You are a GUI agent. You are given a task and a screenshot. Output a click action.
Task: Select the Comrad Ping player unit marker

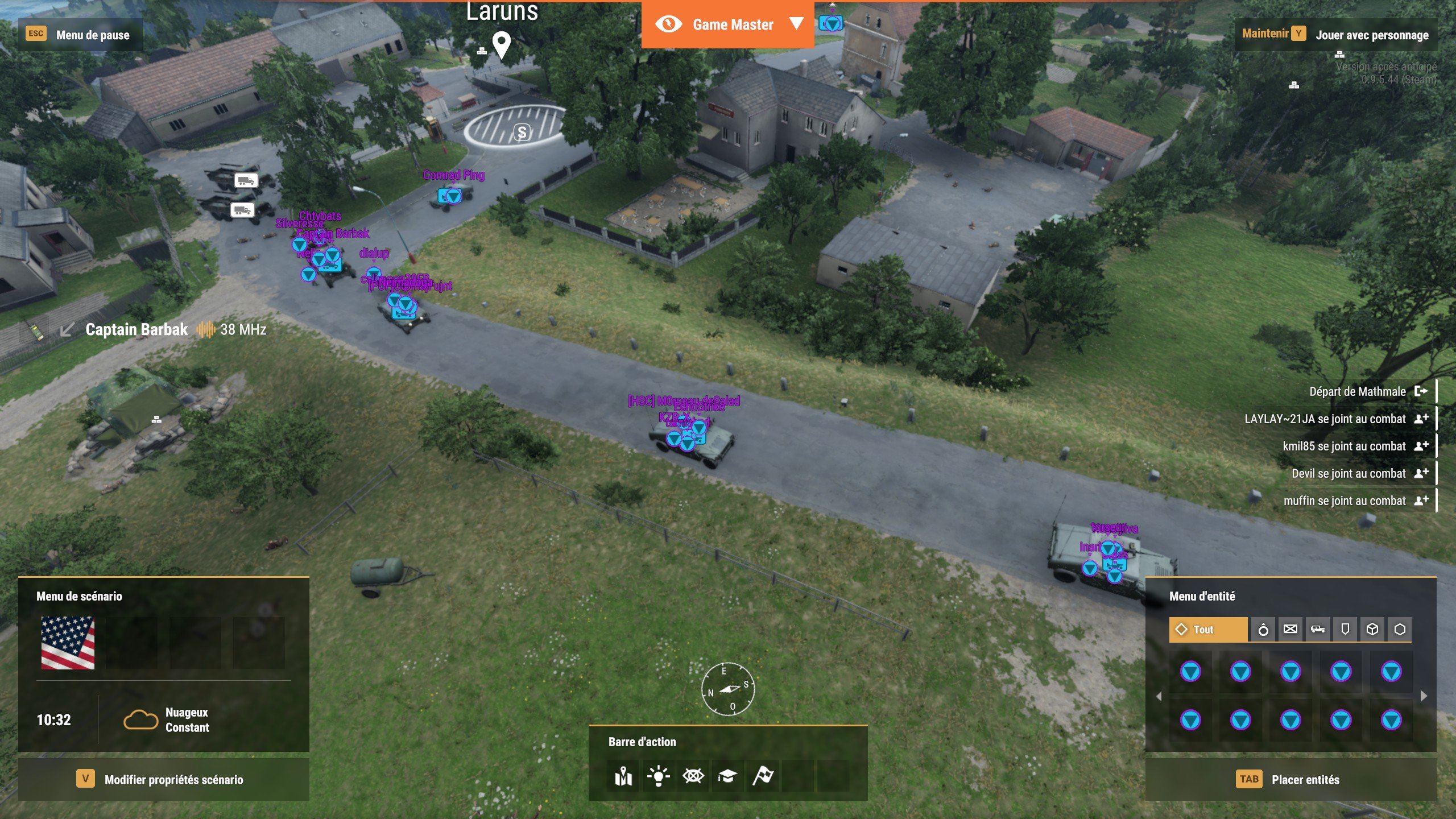[453, 196]
